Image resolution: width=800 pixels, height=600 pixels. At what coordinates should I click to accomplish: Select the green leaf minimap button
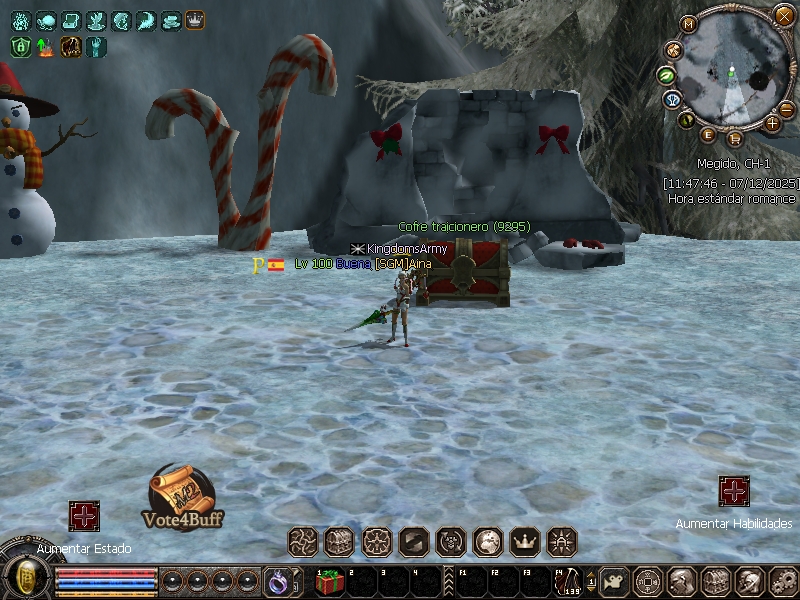pyautogui.click(x=666, y=75)
